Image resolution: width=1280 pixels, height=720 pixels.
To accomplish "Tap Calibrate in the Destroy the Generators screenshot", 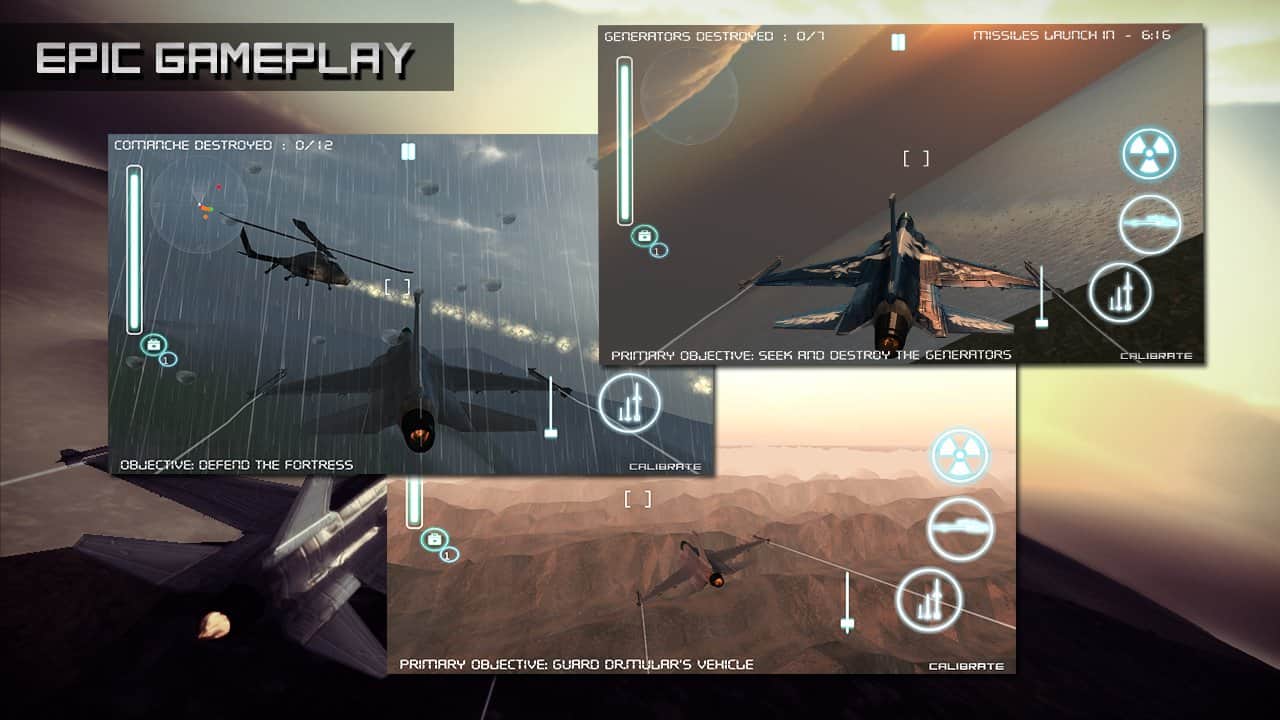I will [x=1156, y=356].
